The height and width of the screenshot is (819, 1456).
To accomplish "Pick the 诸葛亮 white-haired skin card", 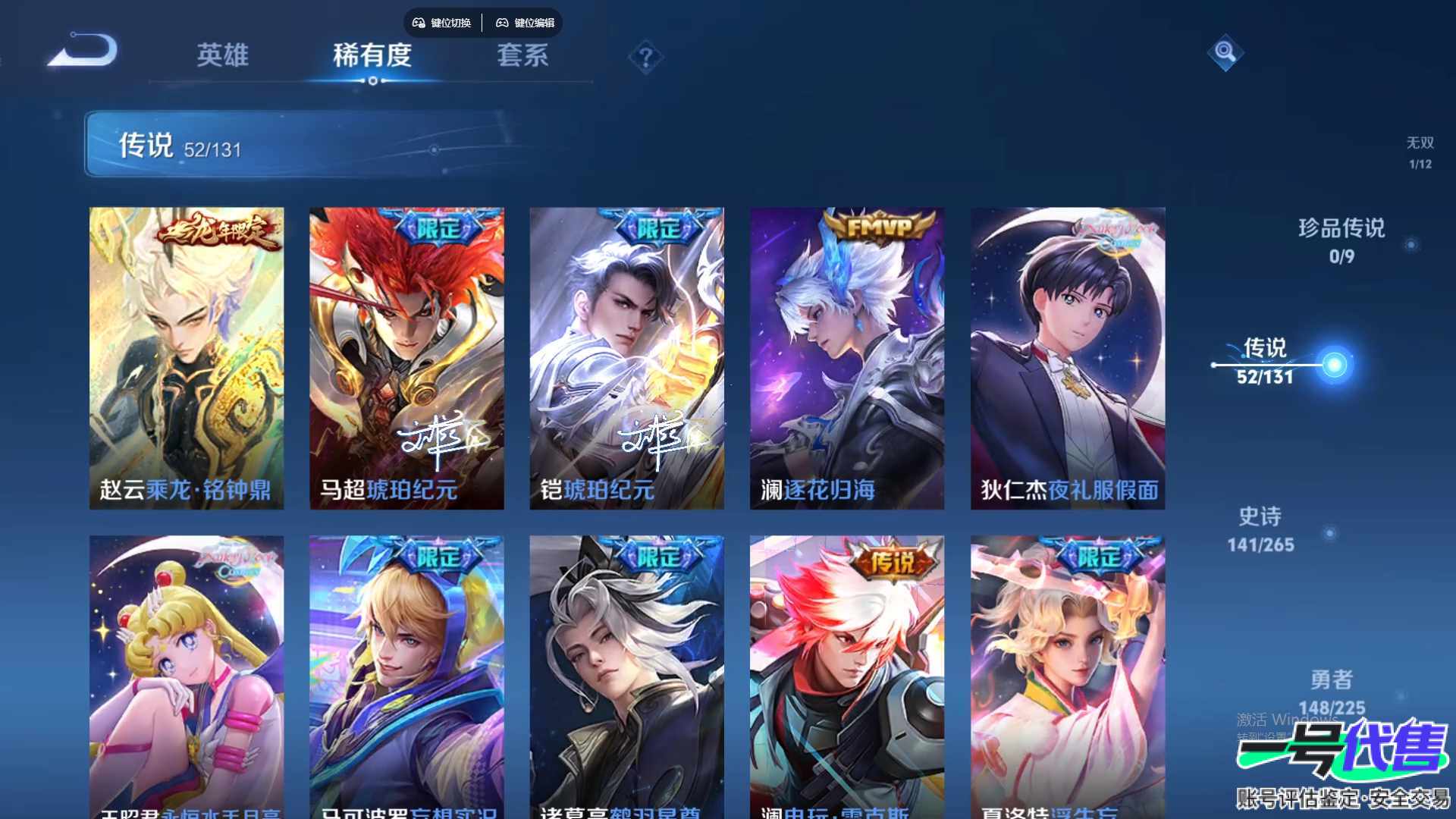I will [x=626, y=676].
